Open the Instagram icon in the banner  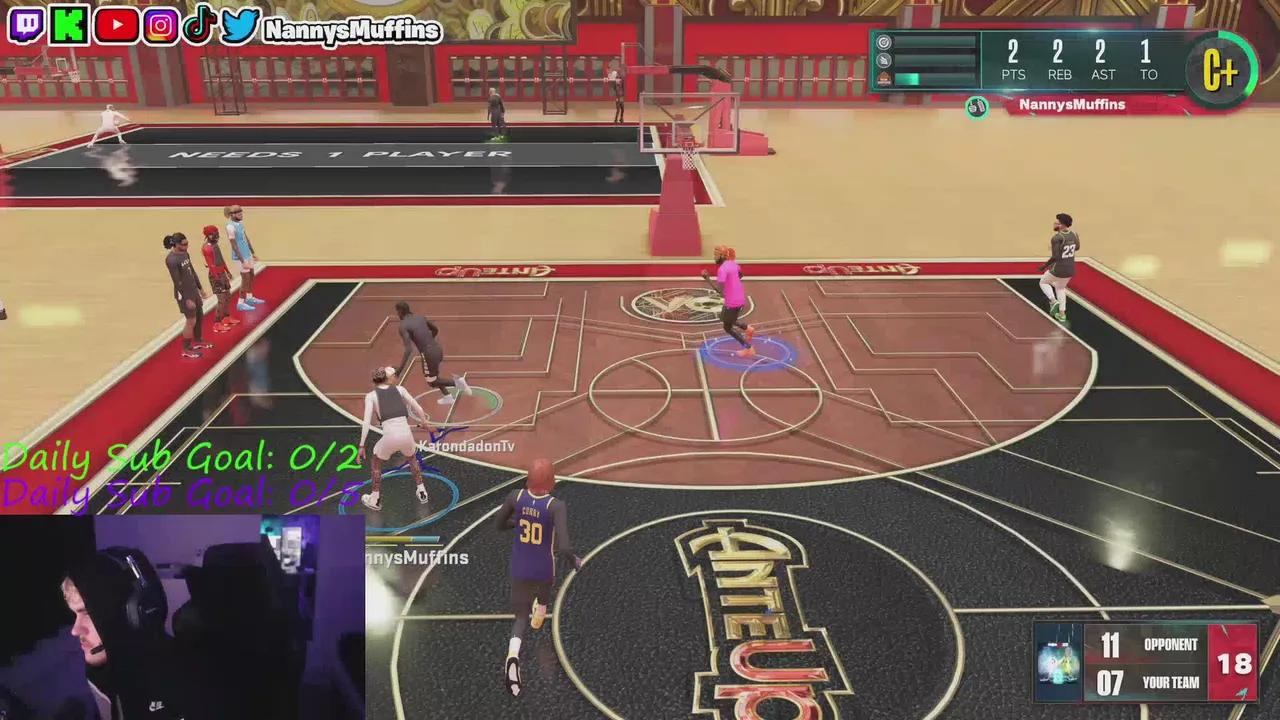point(160,25)
